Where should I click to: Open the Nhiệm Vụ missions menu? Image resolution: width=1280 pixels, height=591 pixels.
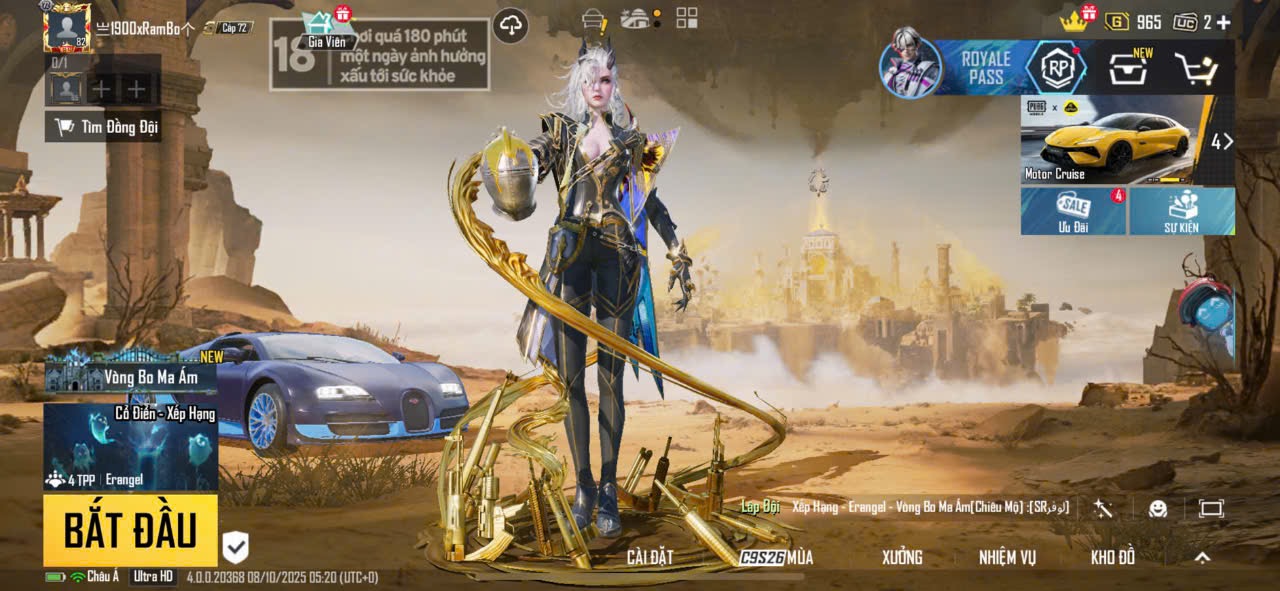click(x=1007, y=558)
